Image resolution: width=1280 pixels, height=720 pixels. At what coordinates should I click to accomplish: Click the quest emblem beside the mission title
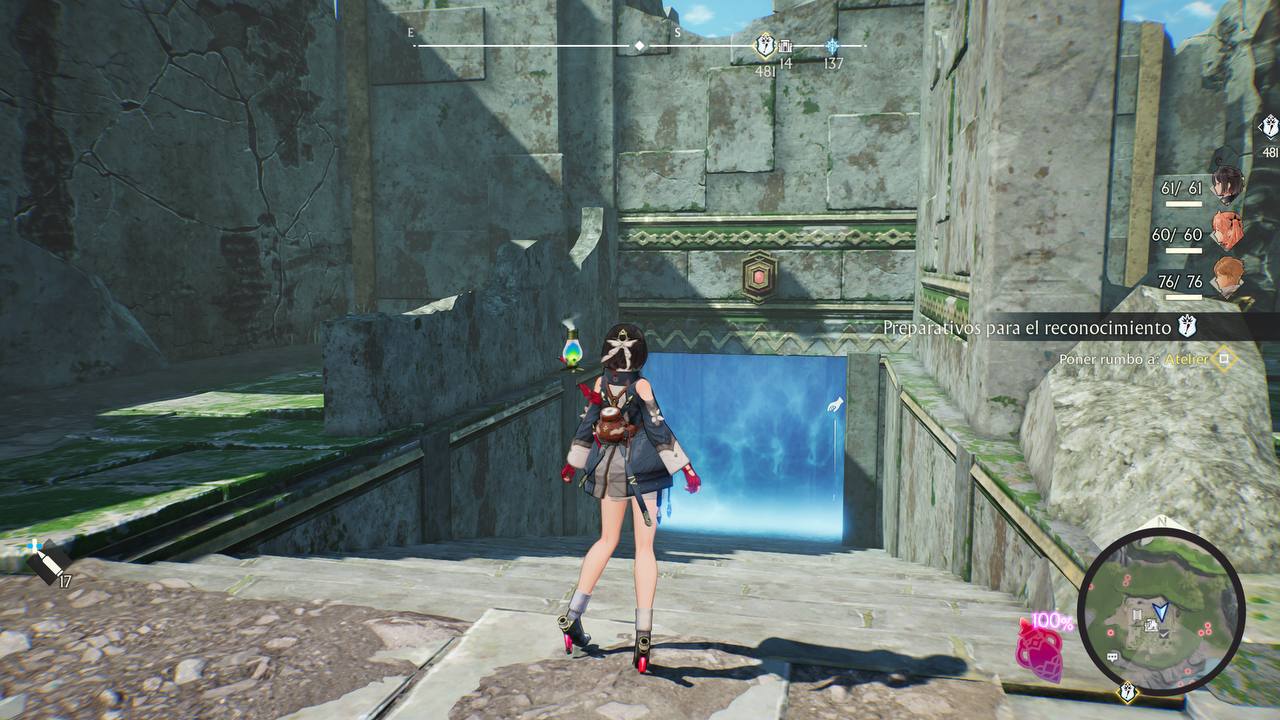(x=1187, y=325)
